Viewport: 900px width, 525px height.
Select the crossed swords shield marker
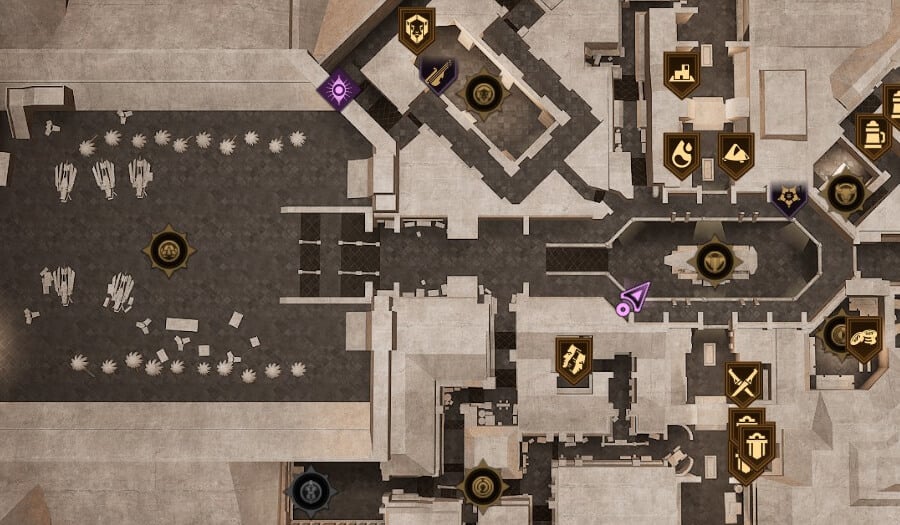(x=743, y=382)
